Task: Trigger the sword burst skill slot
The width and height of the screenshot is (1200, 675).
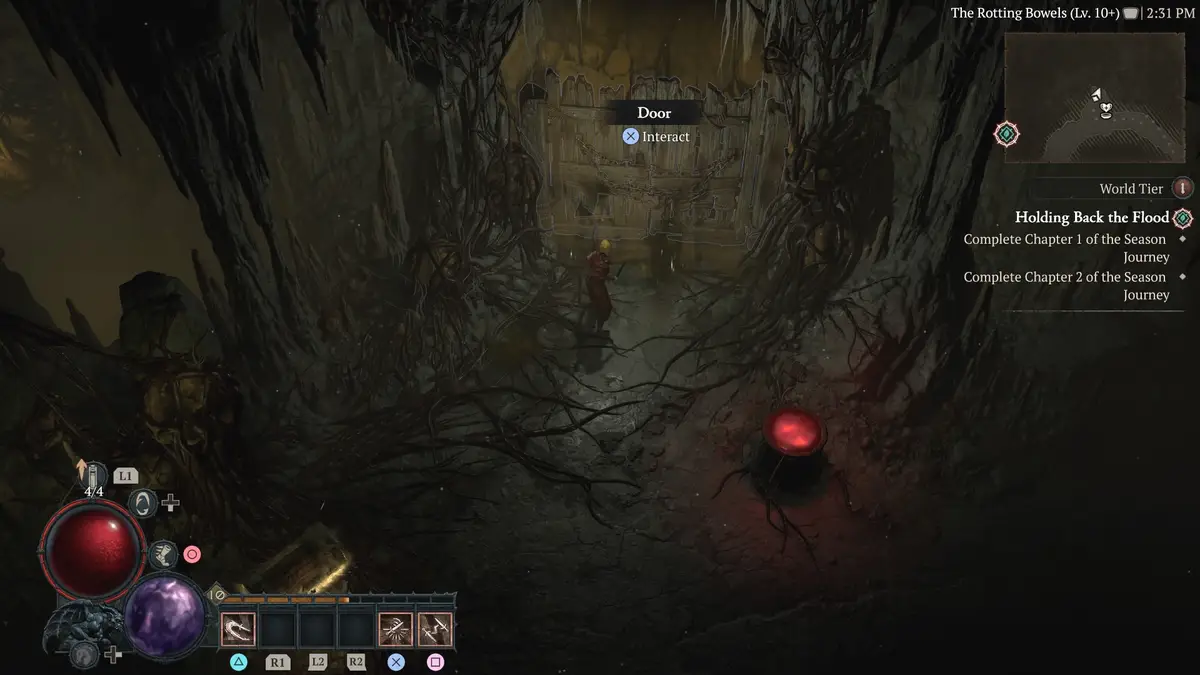Action: coord(396,629)
